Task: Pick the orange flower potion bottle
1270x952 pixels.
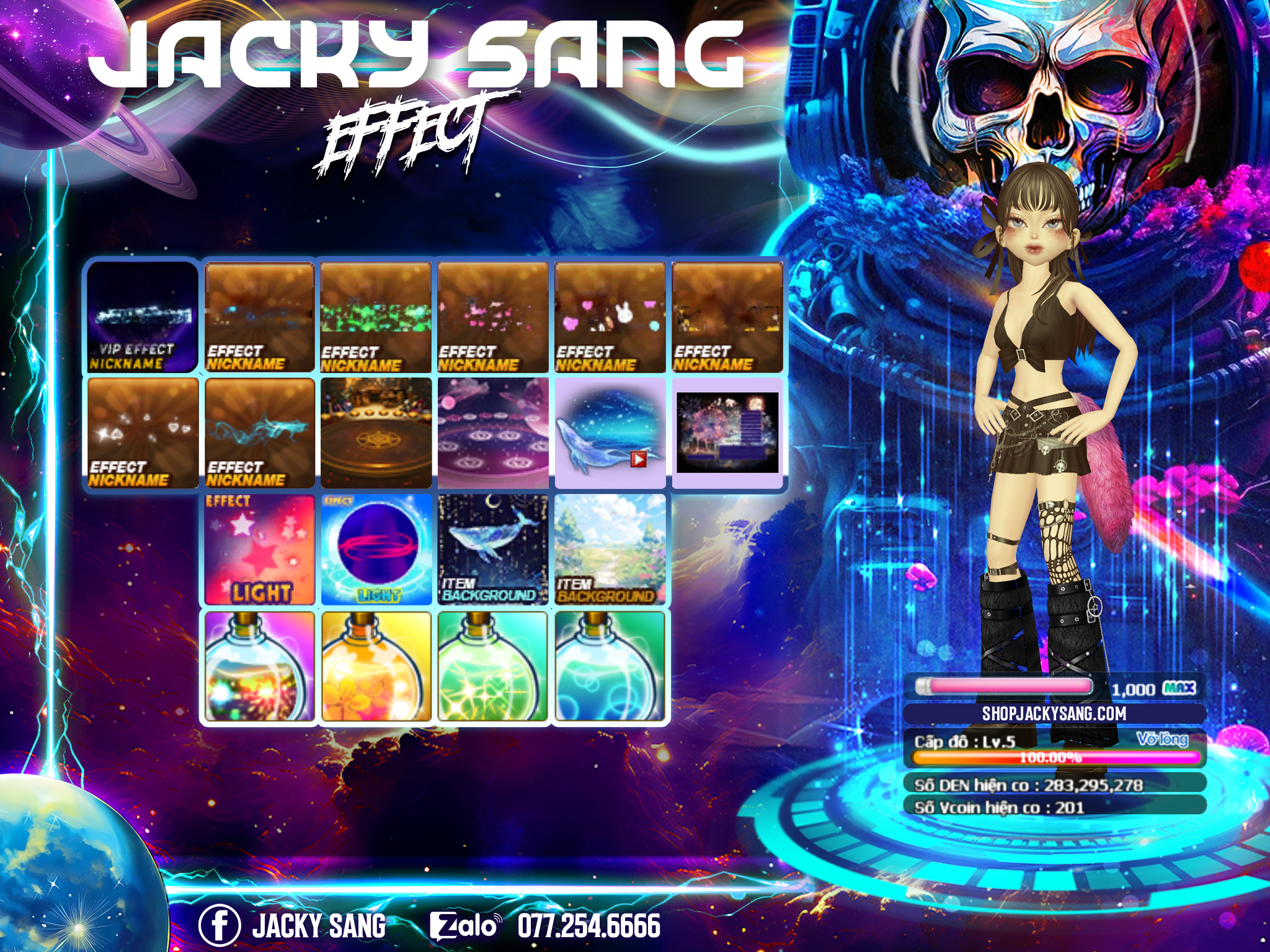Action: tap(376, 667)
